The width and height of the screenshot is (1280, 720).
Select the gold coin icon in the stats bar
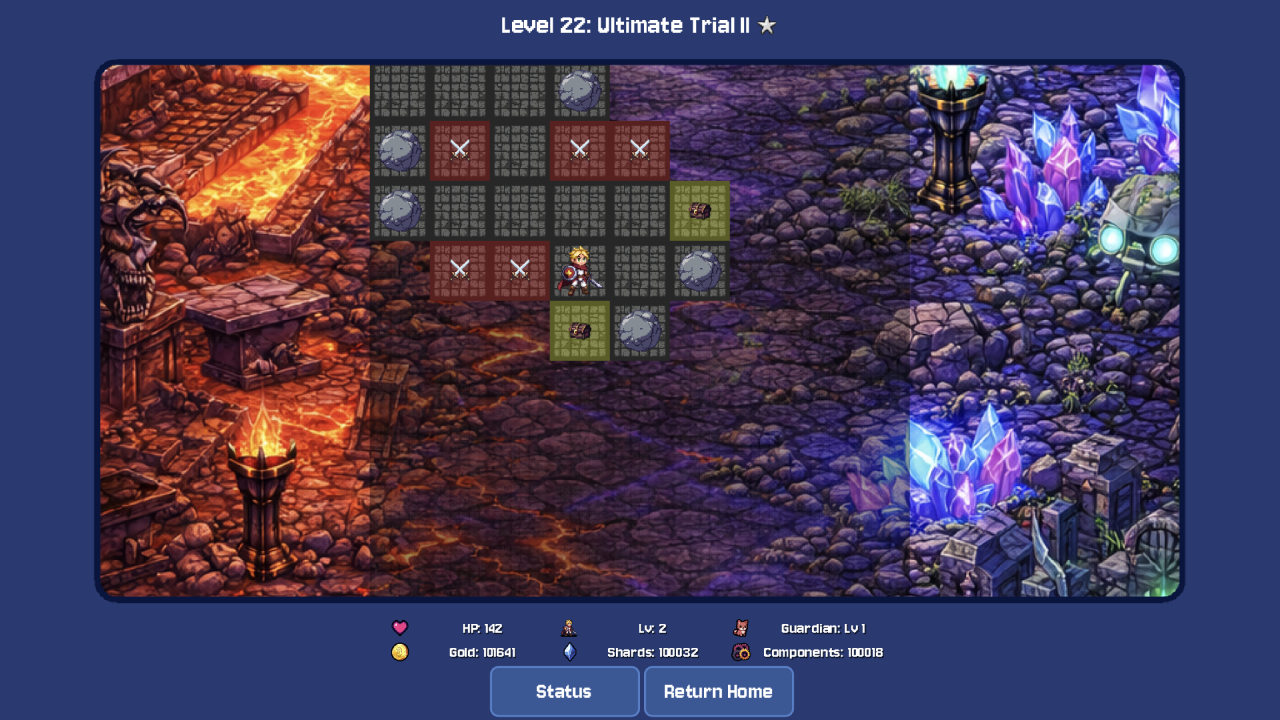click(x=400, y=652)
